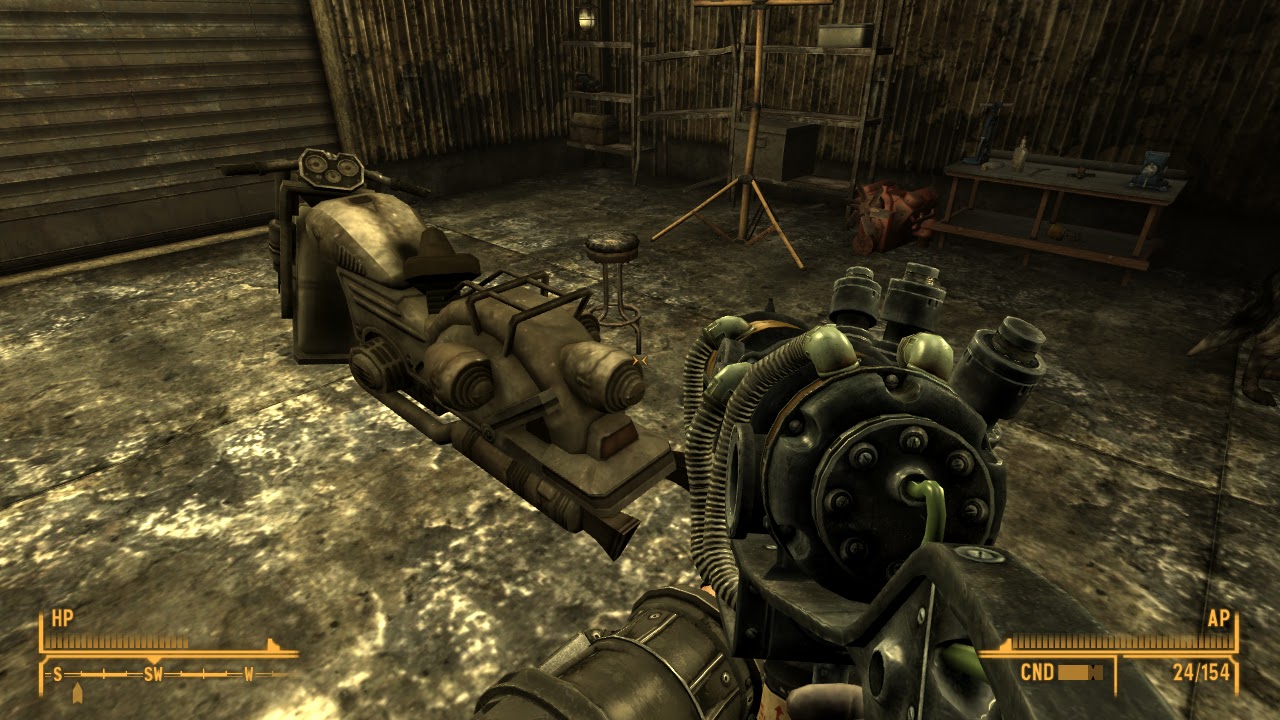The width and height of the screenshot is (1280, 720).
Task: Click the S marker on the compass
Action: [57, 674]
